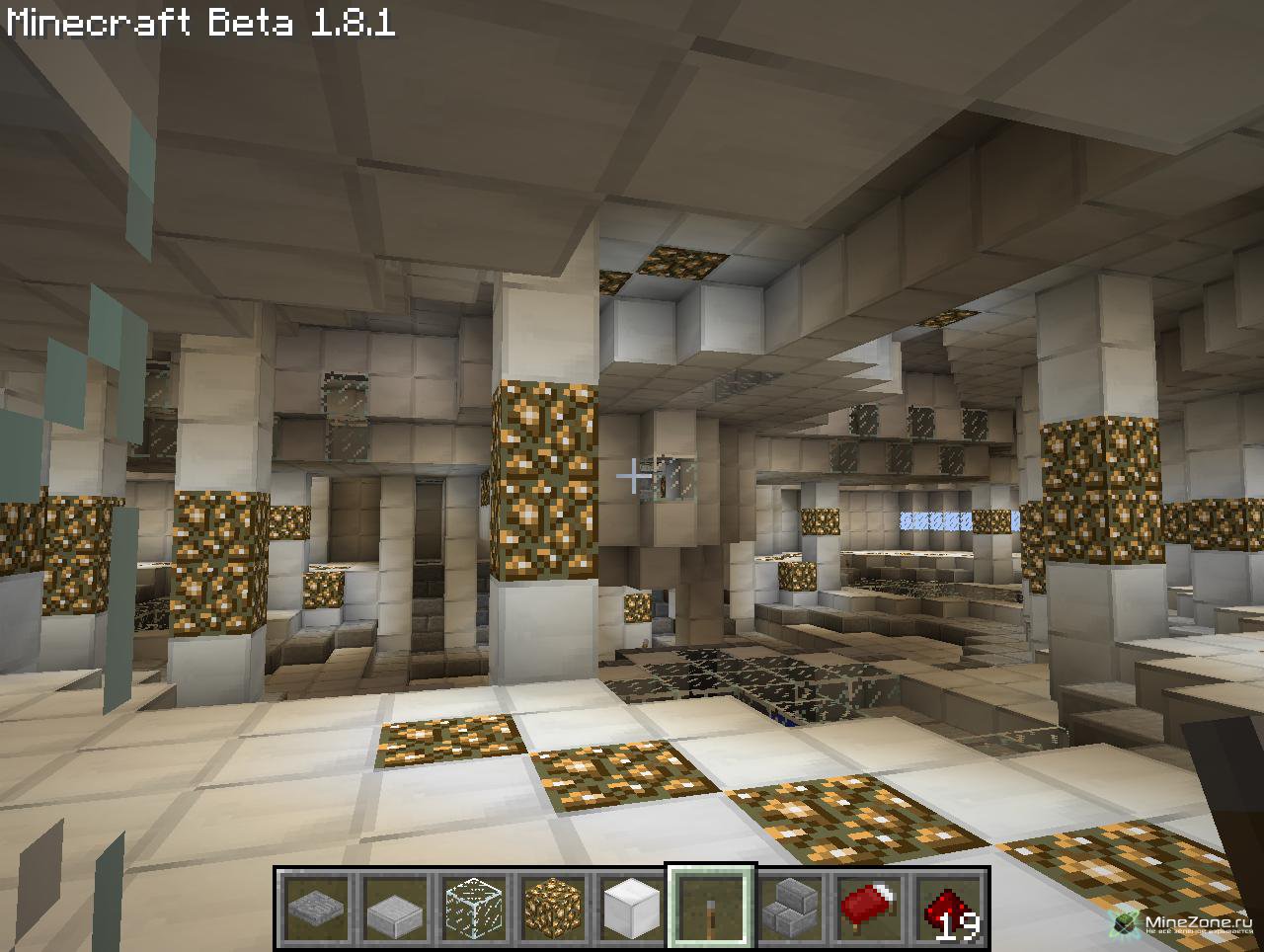1264x952 pixels.
Task: Choose the redstone dust stack of 19
Action: click(948, 907)
